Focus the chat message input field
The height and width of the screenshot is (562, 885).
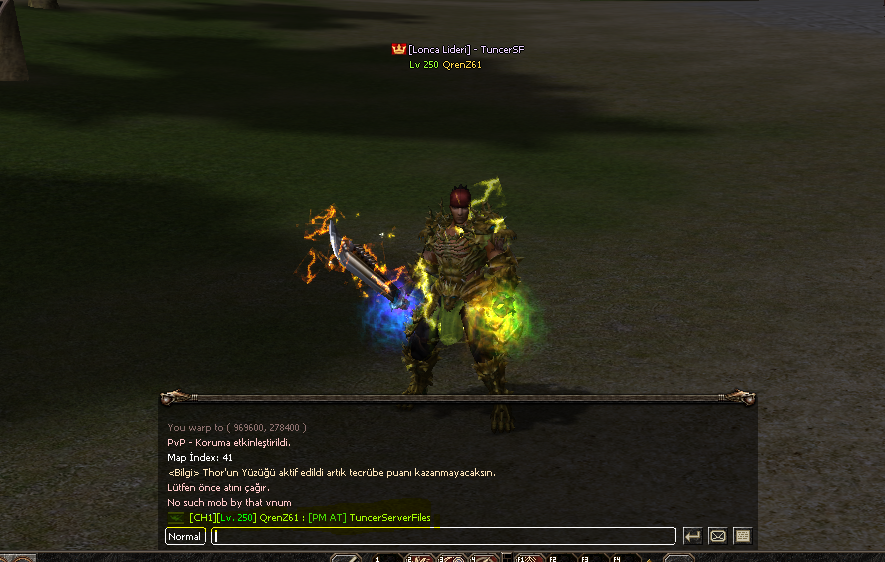click(x=443, y=537)
